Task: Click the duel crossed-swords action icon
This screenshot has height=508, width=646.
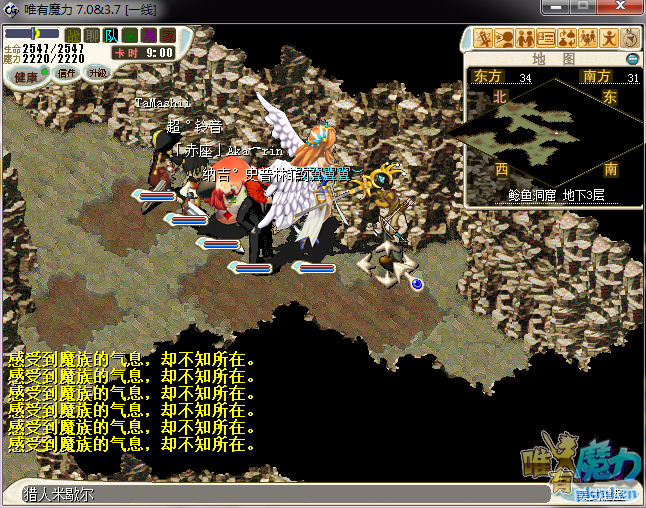Action: click(483, 39)
